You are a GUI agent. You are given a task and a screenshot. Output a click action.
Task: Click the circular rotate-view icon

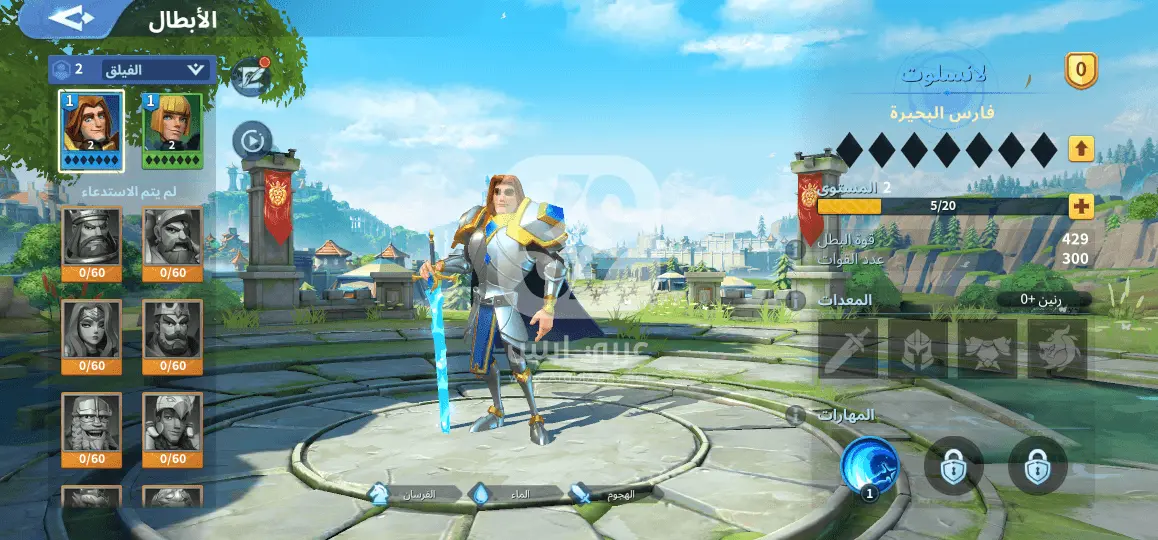point(251,139)
